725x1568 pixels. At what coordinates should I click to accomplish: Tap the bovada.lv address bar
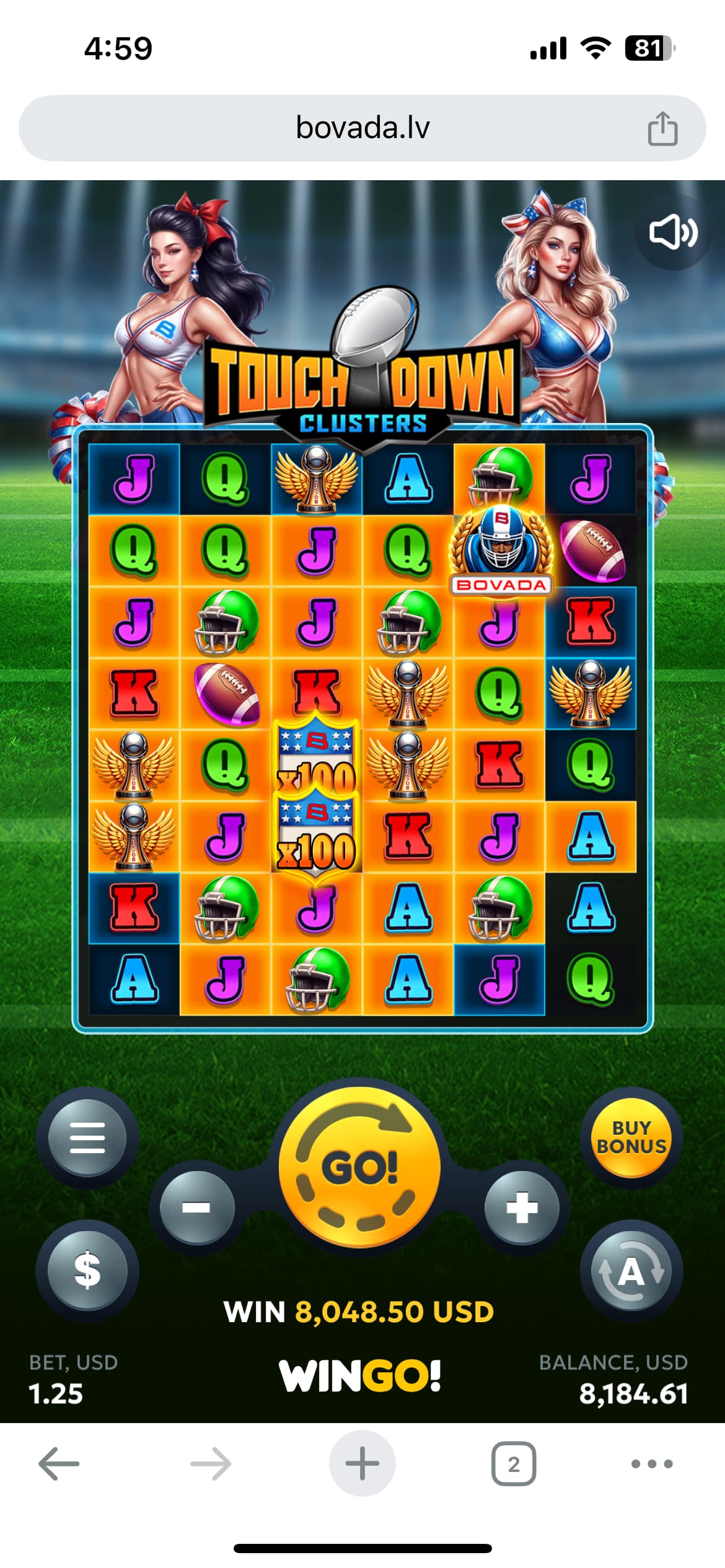pyautogui.click(x=362, y=128)
